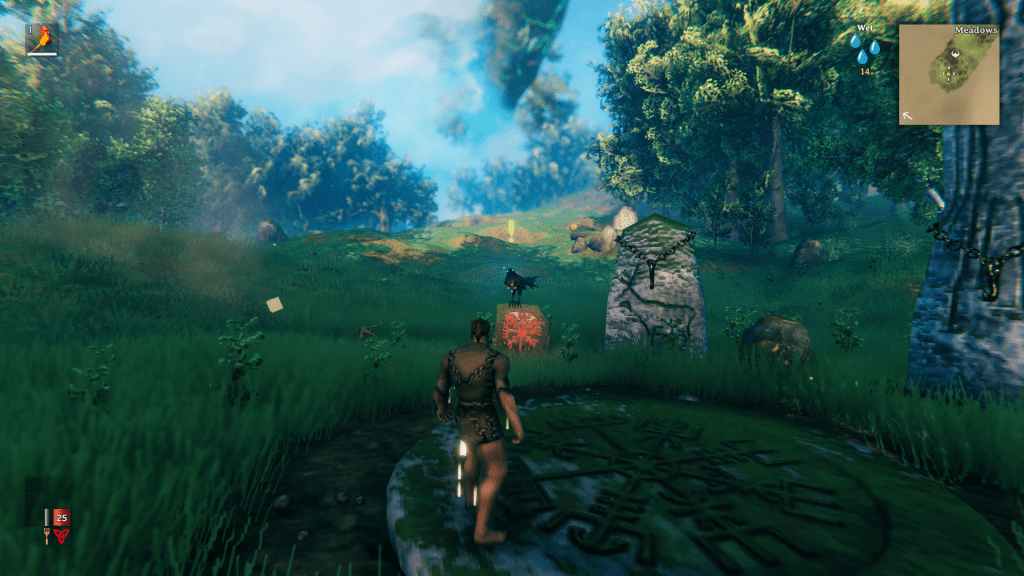Select the torch in hotbar slot 1
Screen dimensions: 1024x576
click(41, 39)
